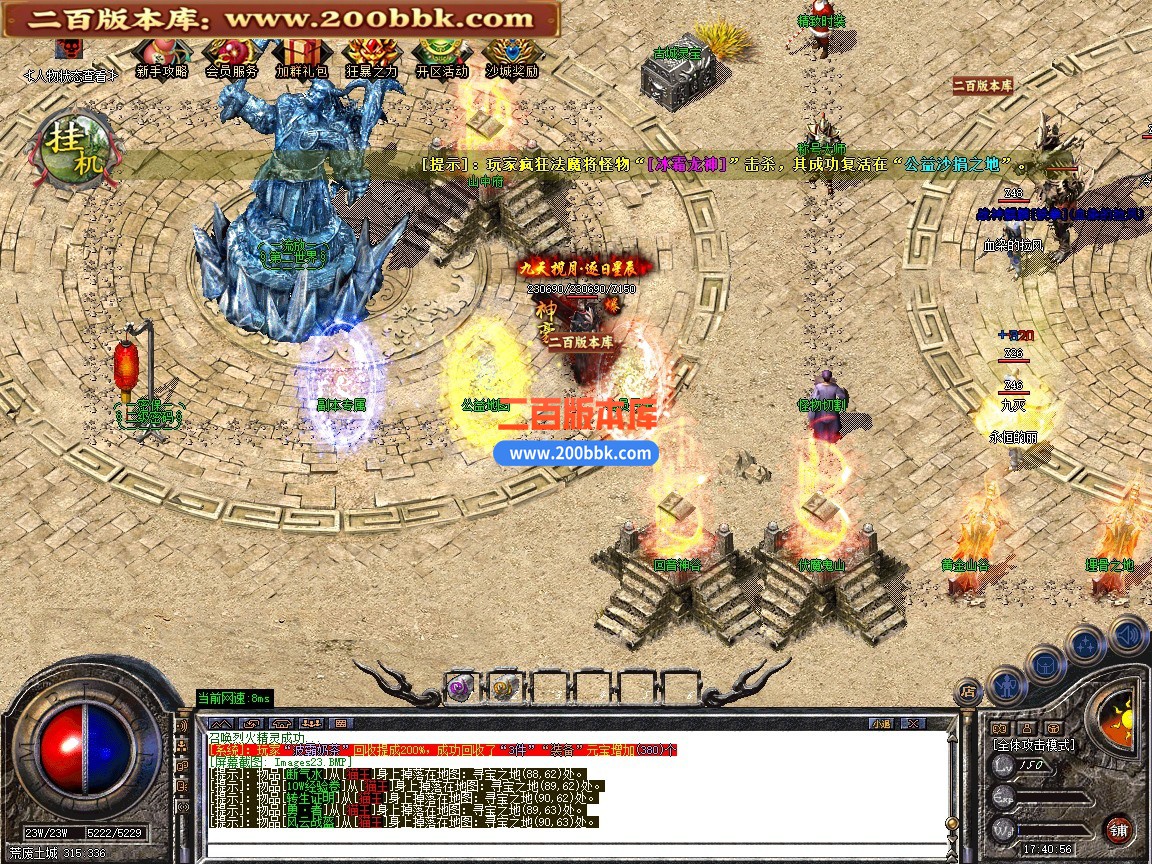Claim the 加群礼包 gift pack

tap(301, 53)
